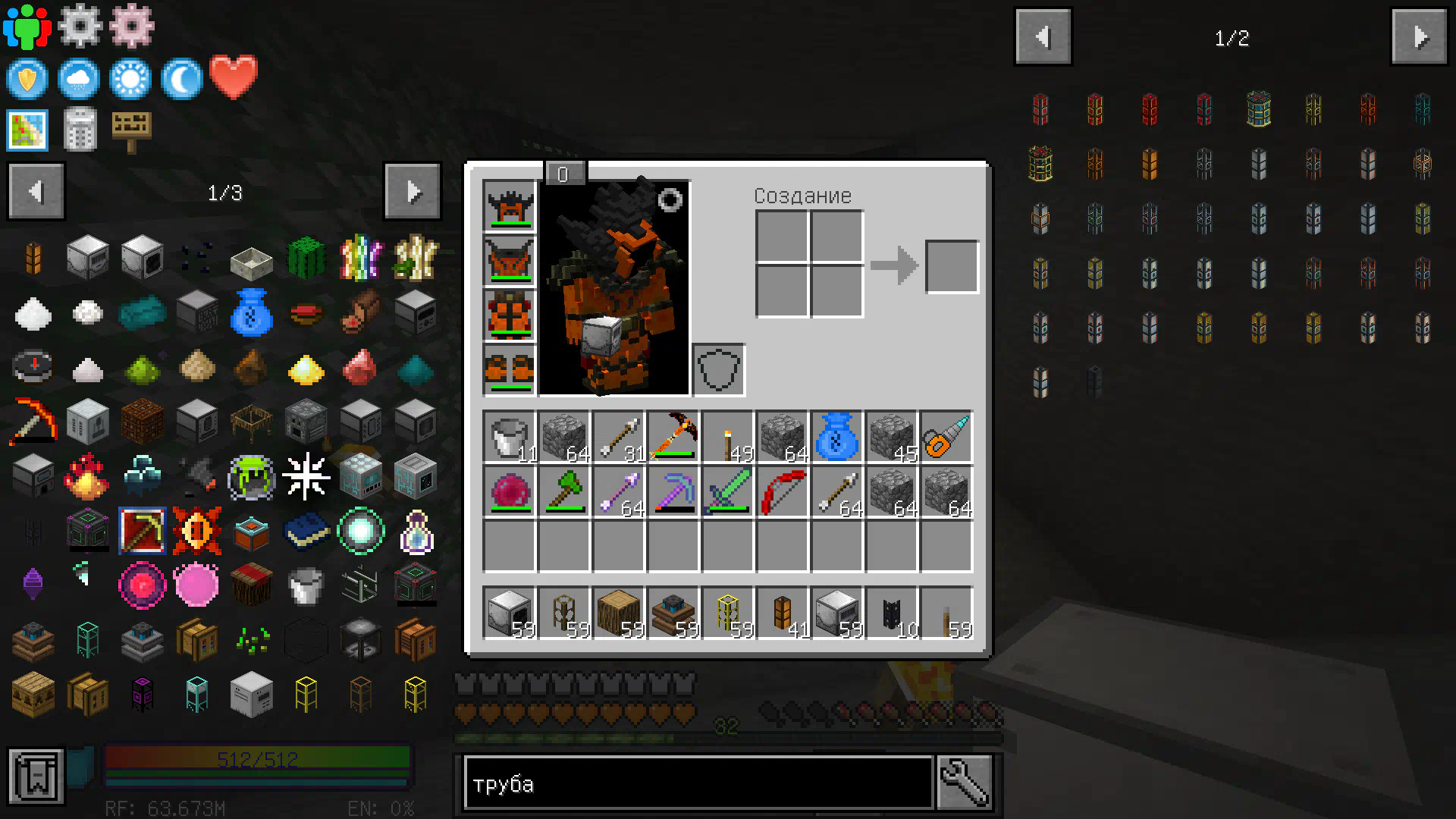Image resolution: width=1456 pixels, height=819 pixels.
Task: Click the empty shield offhand slot
Action: pyautogui.click(x=718, y=370)
